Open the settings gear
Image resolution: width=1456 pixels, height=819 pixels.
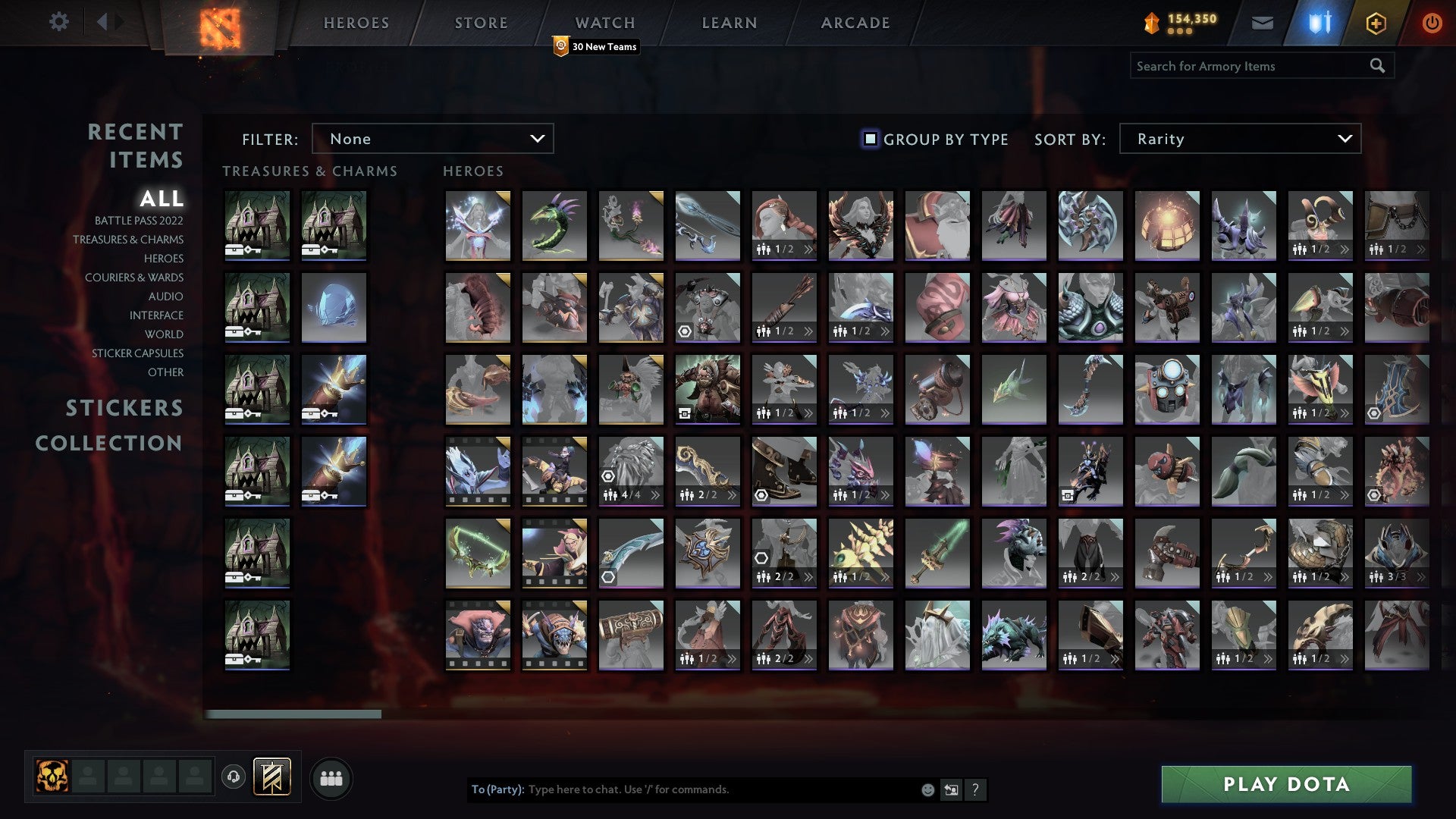pos(59,23)
